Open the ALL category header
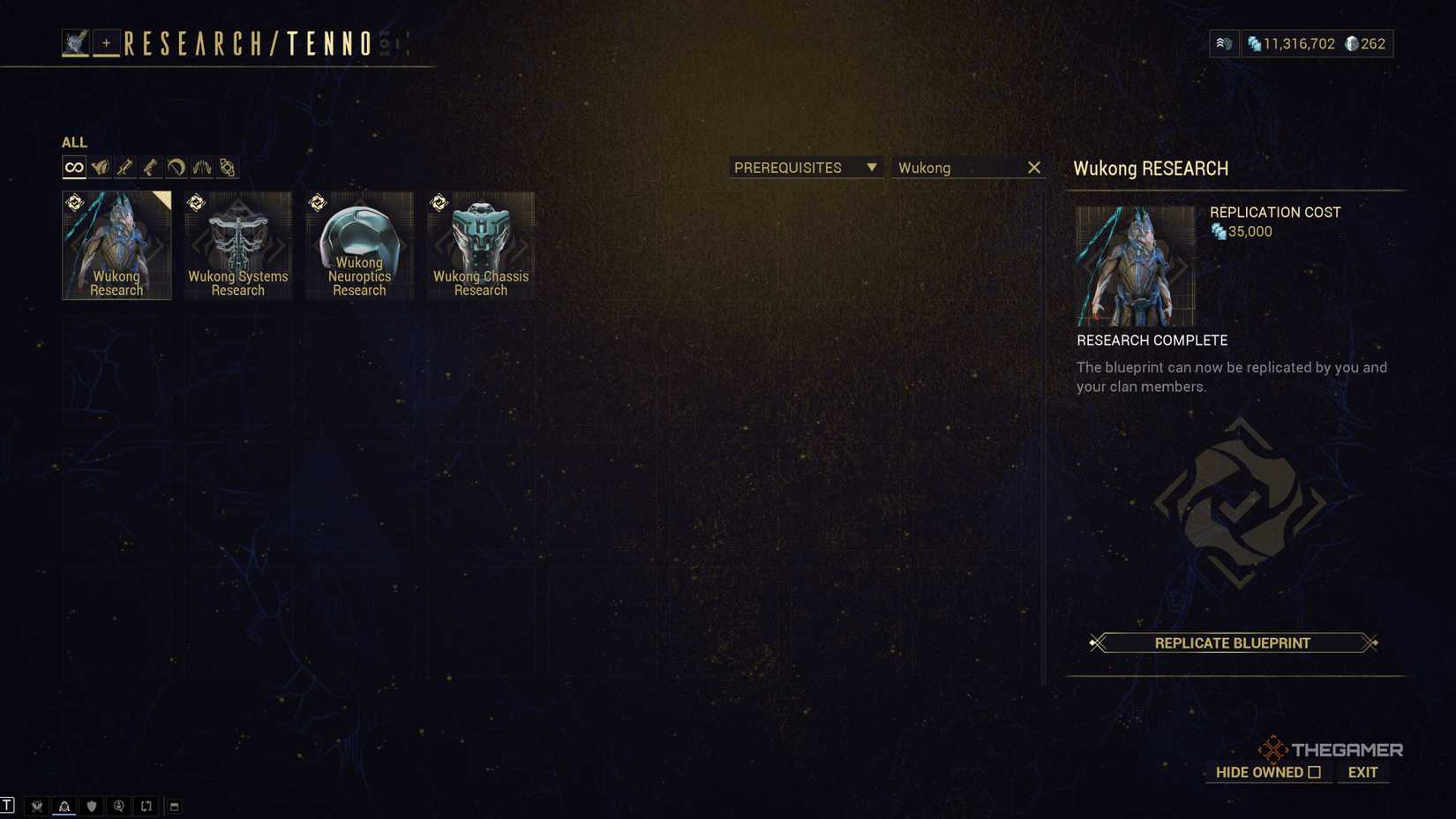 coord(73,142)
